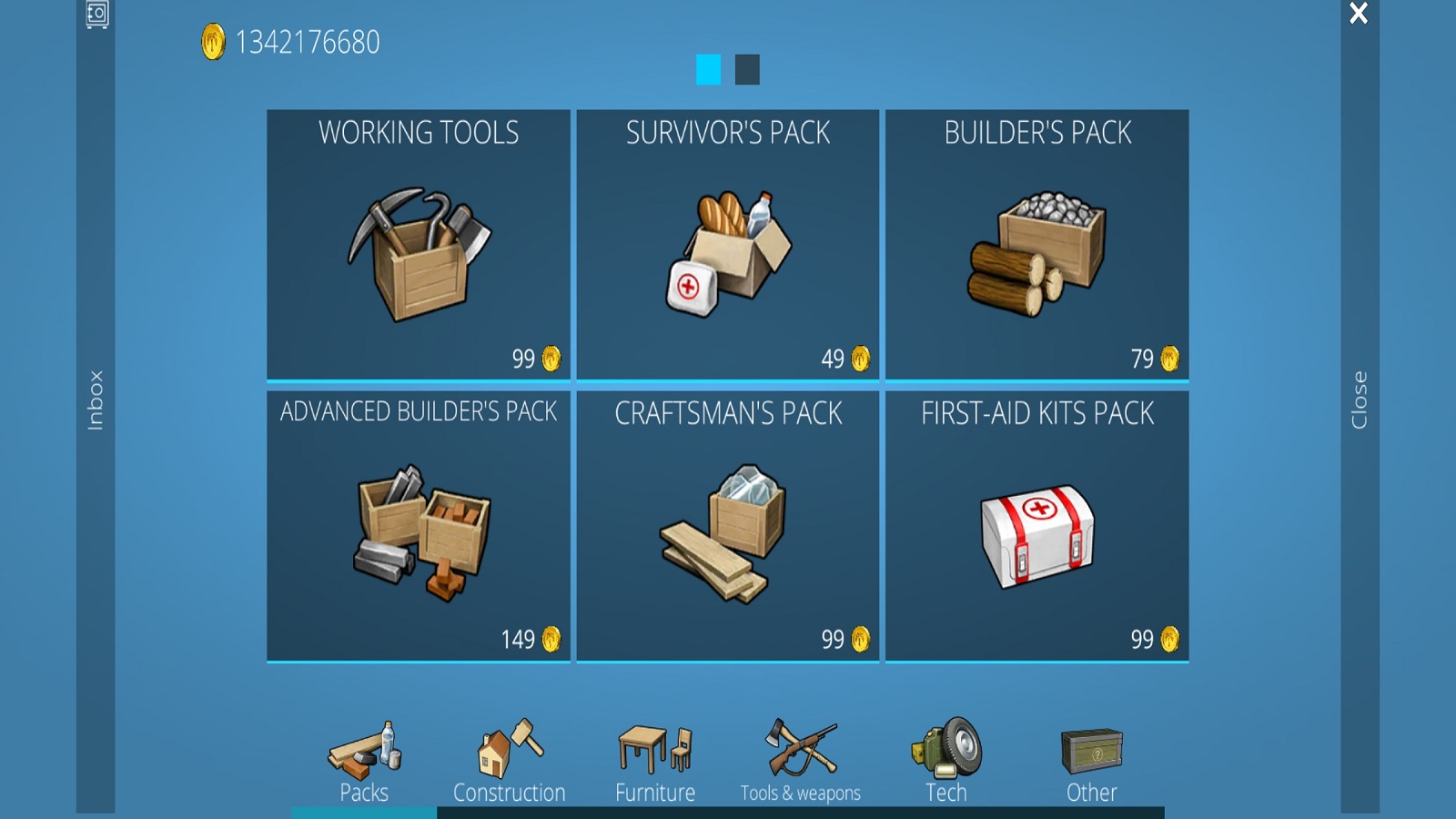Purchase the Builder's Pack
1456x819 pixels.
[1037, 246]
